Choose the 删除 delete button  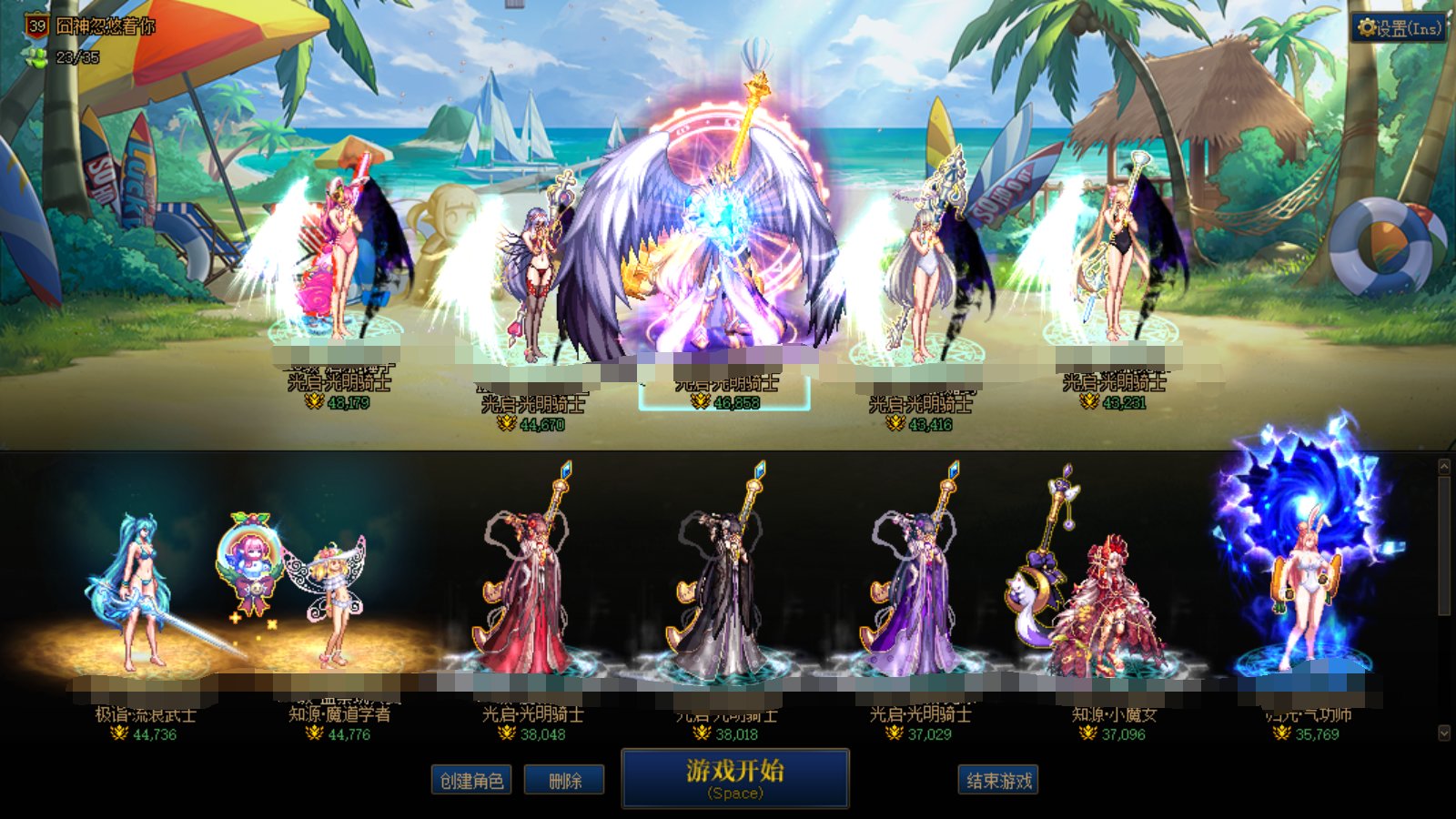click(564, 781)
